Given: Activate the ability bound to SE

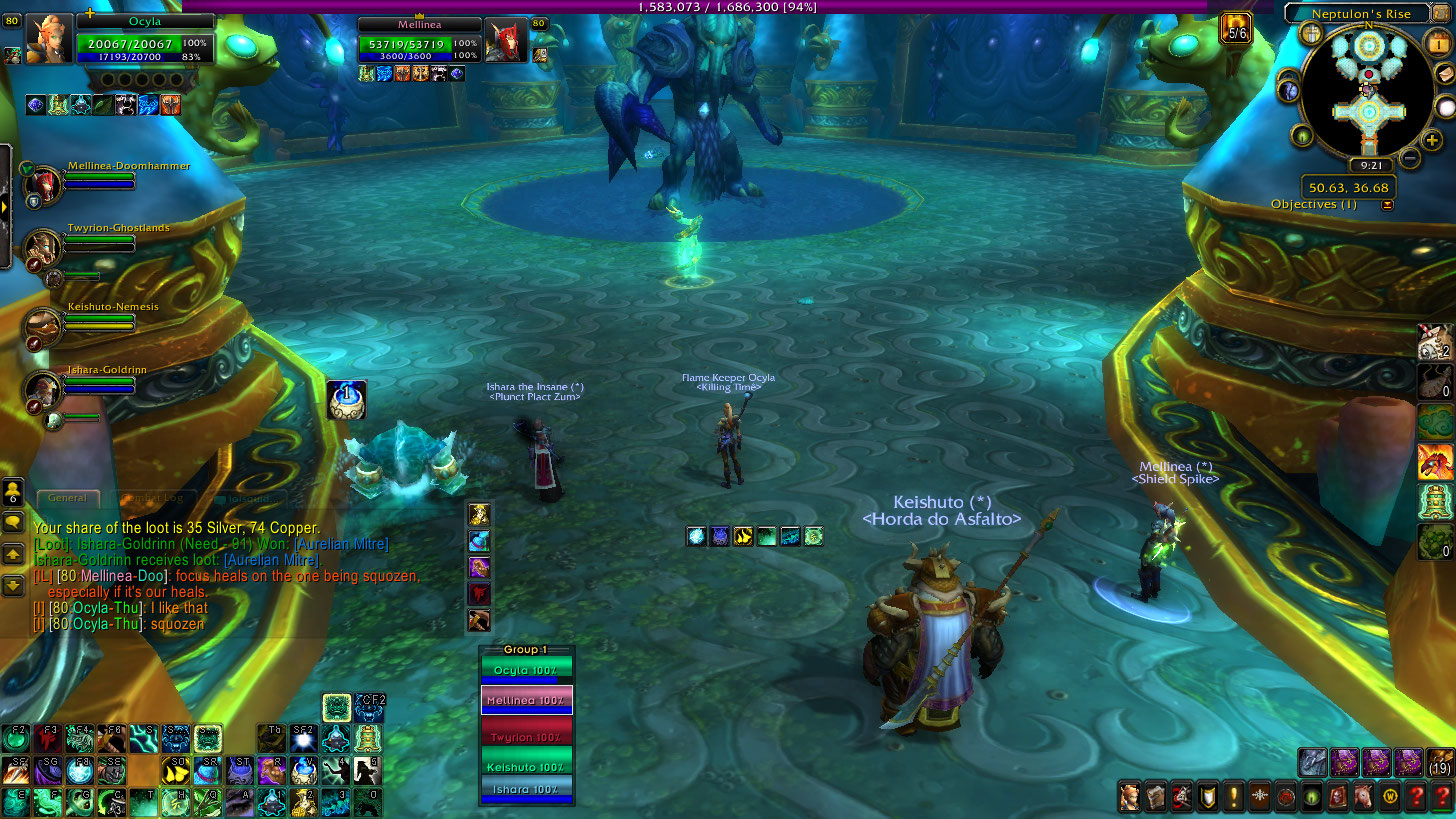Looking at the screenshot, I should (x=111, y=771).
